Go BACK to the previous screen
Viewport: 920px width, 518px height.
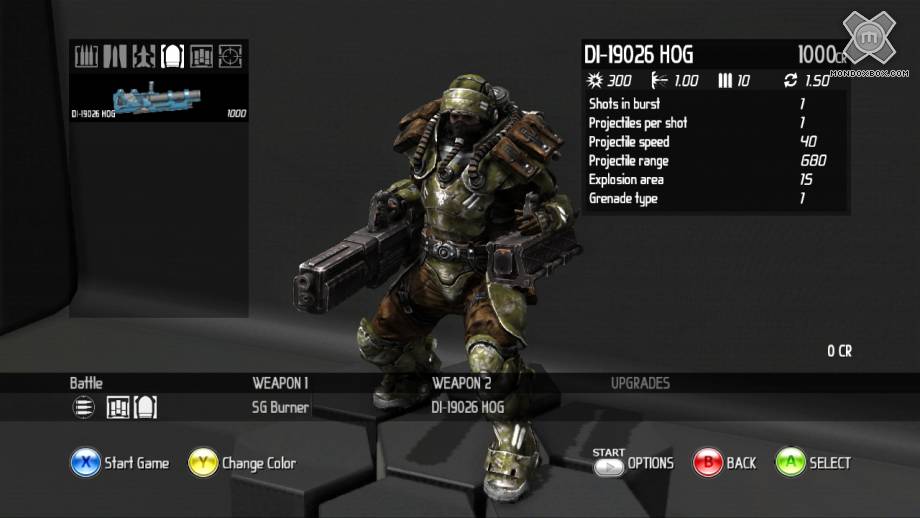click(x=724, y=463)
